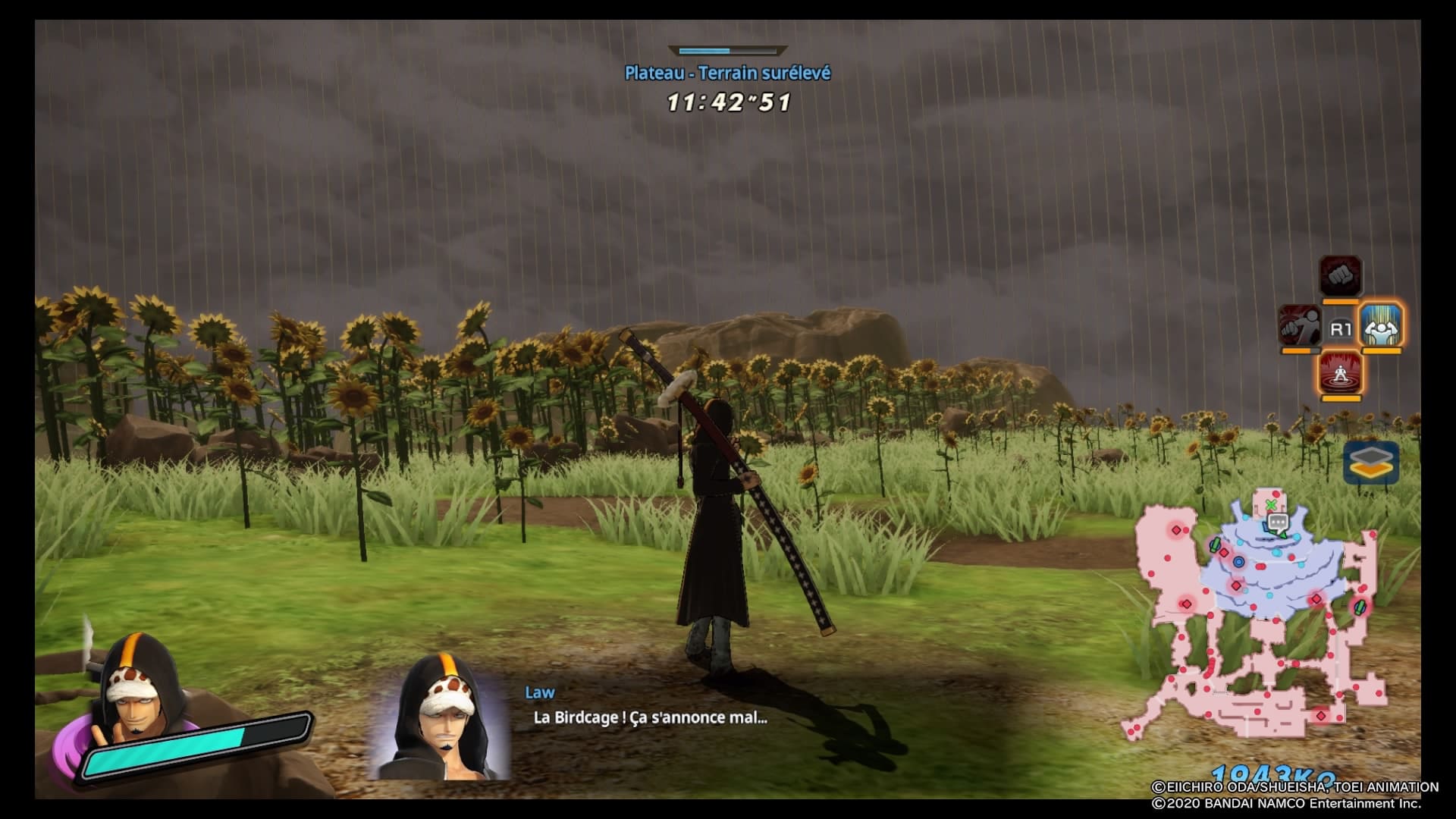
Task: Toggle the map layer icon
Action: click(x=1371, y=462)
